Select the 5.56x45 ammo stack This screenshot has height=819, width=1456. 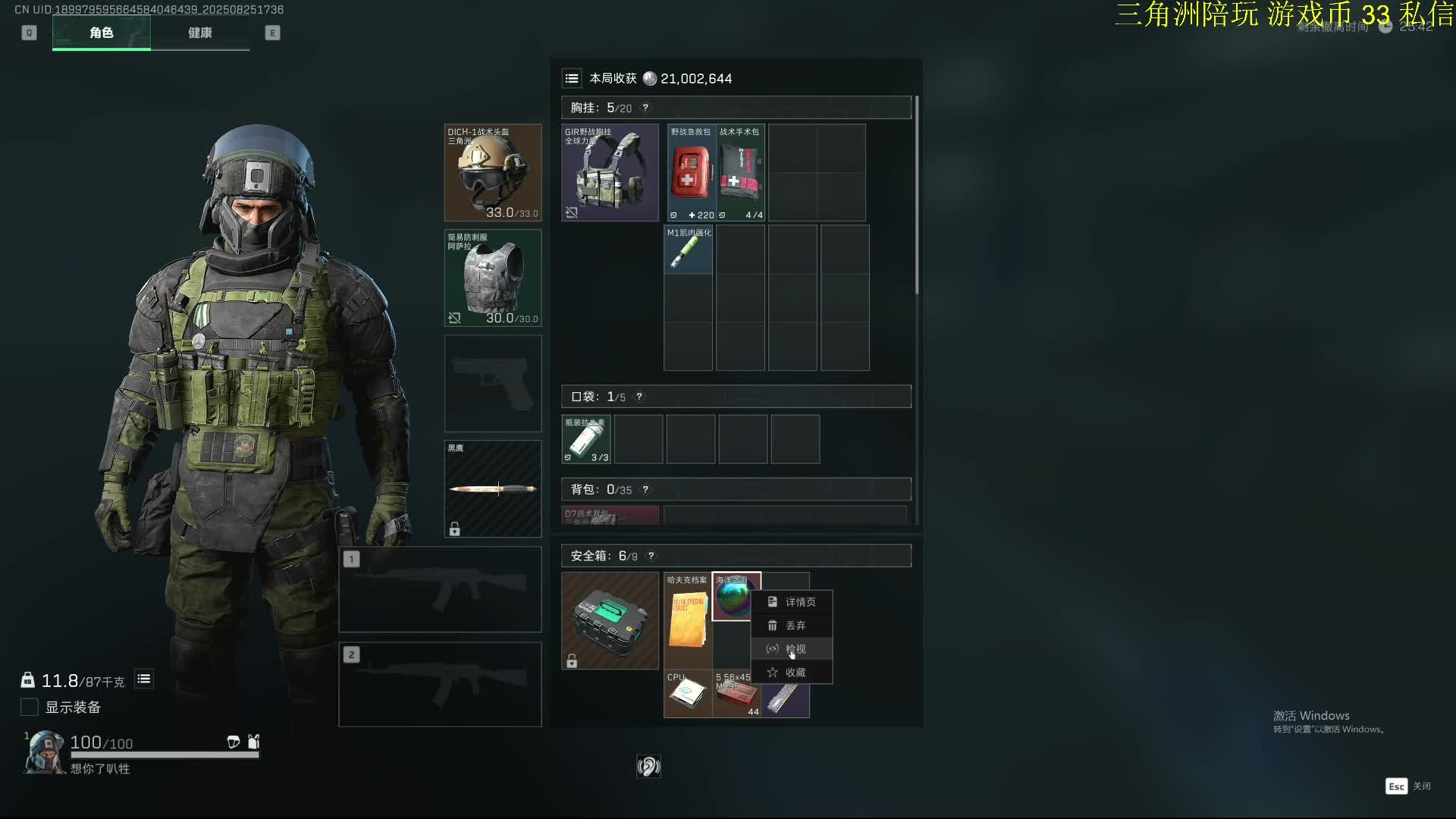[736, 694]
